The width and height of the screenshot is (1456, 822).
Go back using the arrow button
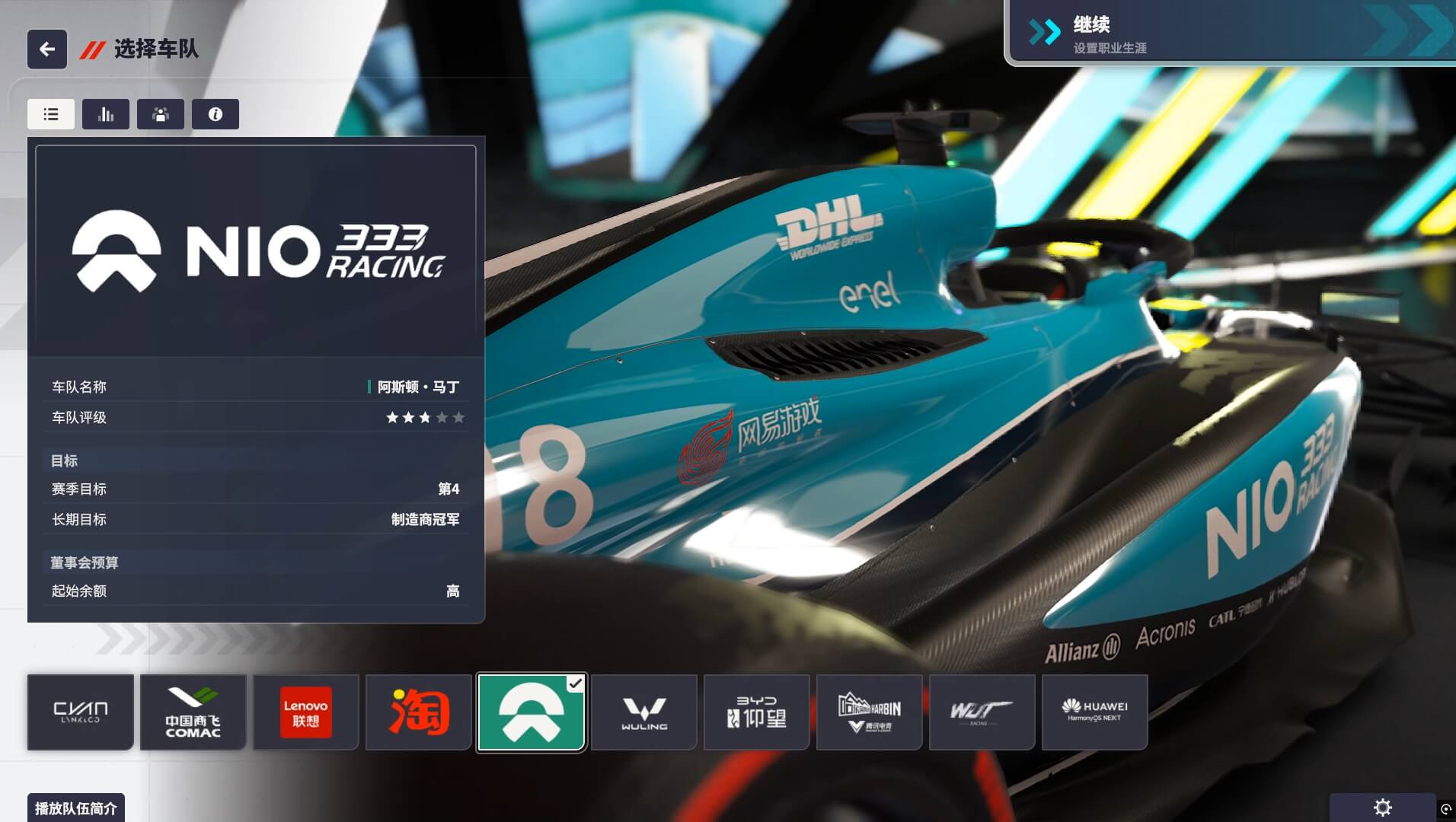point(47,49)
